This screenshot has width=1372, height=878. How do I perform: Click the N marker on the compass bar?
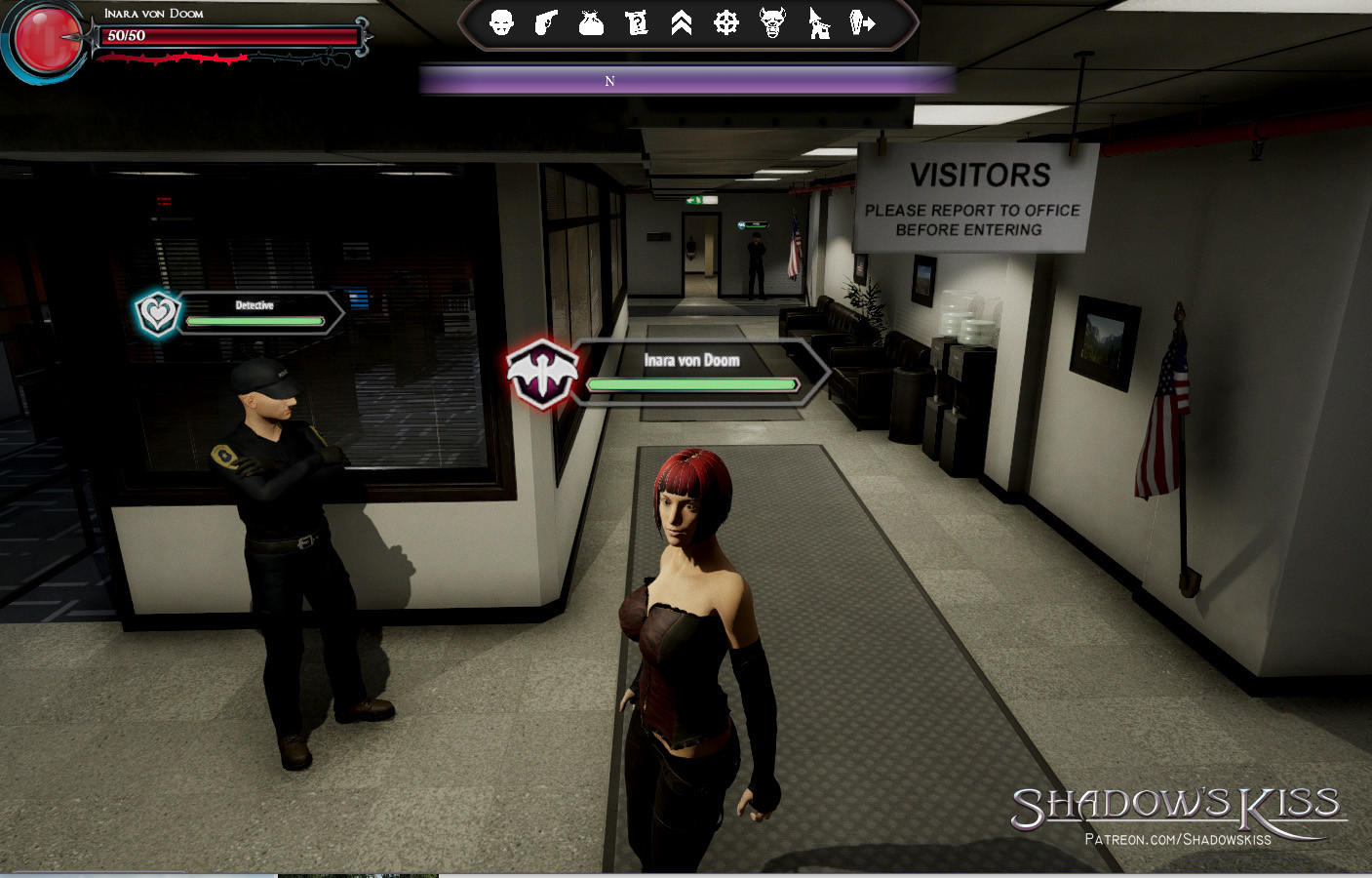pos(609,81)
